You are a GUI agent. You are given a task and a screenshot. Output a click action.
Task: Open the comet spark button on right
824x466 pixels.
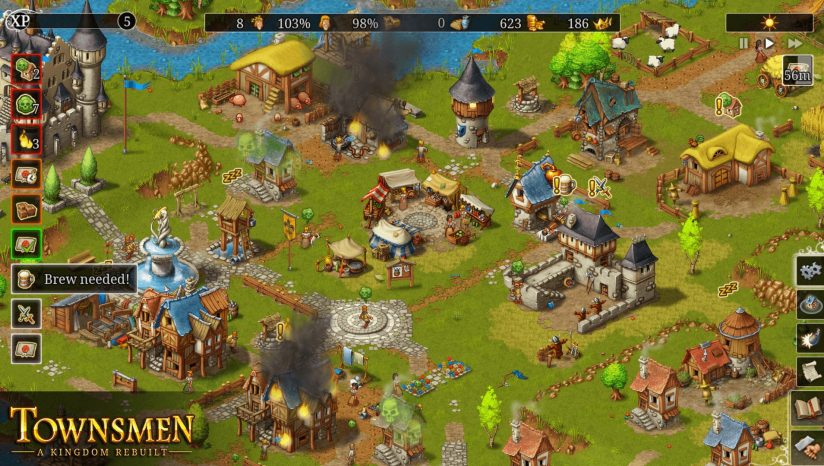809,338
